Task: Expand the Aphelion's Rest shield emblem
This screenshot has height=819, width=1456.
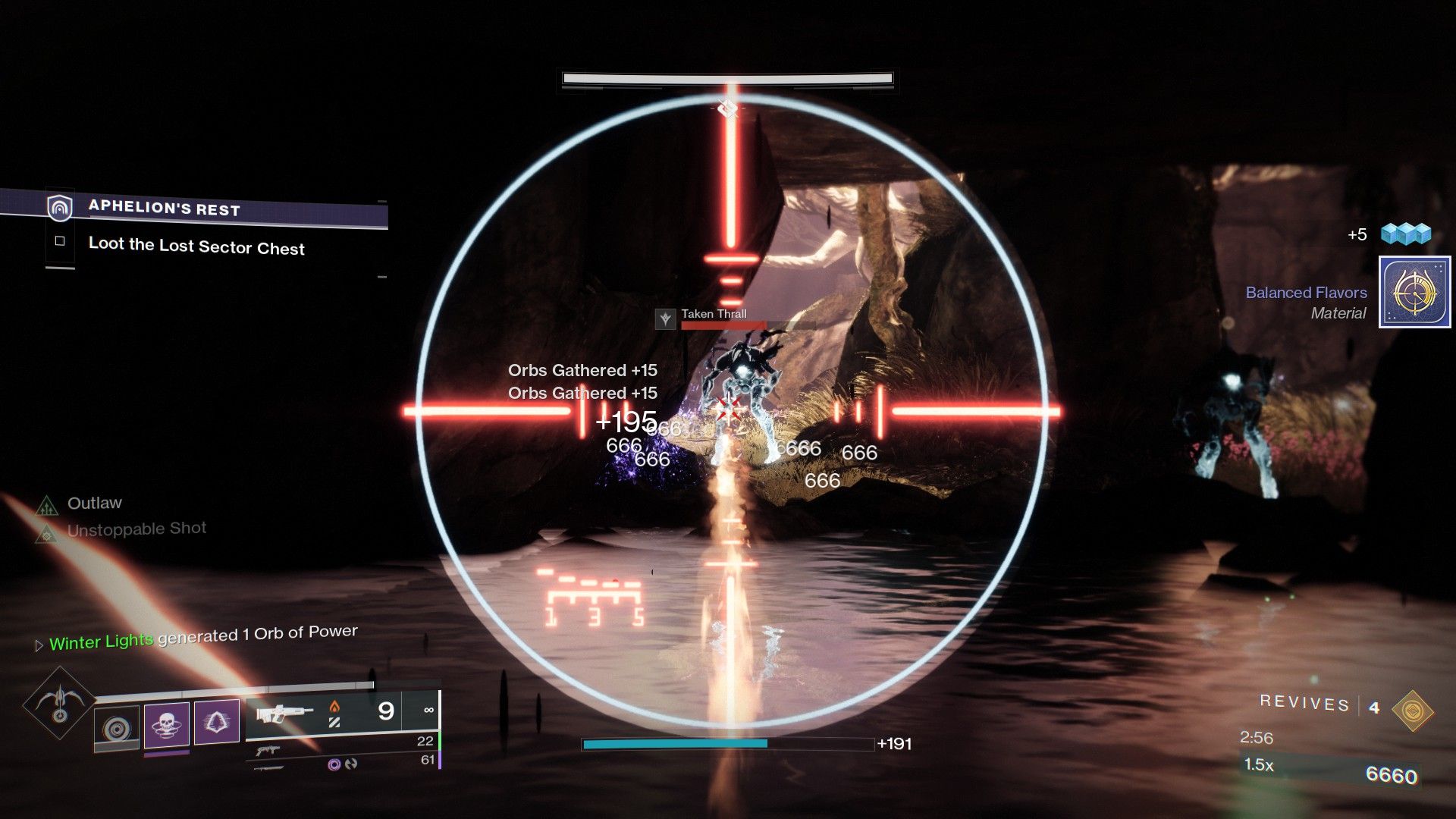Action: click(x=61, y=209)
